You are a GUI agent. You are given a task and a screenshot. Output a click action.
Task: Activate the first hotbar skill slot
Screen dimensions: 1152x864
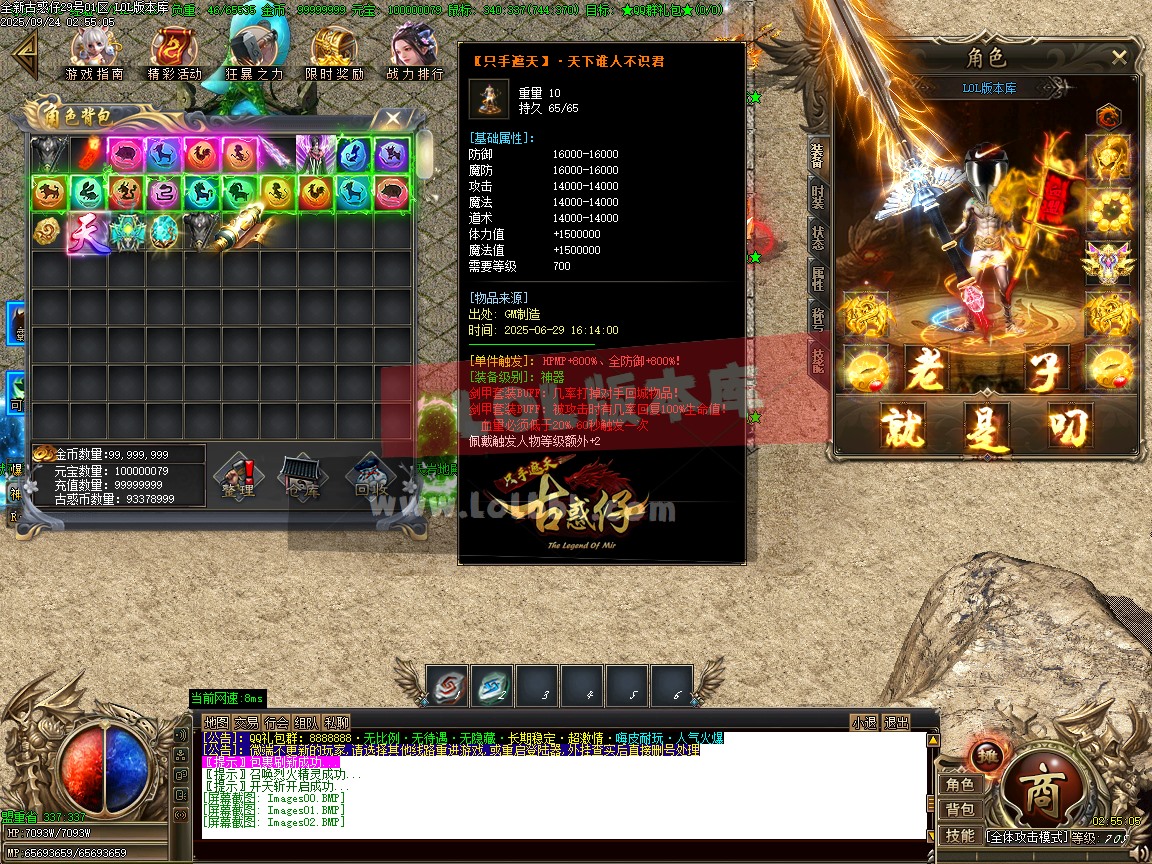447,686
